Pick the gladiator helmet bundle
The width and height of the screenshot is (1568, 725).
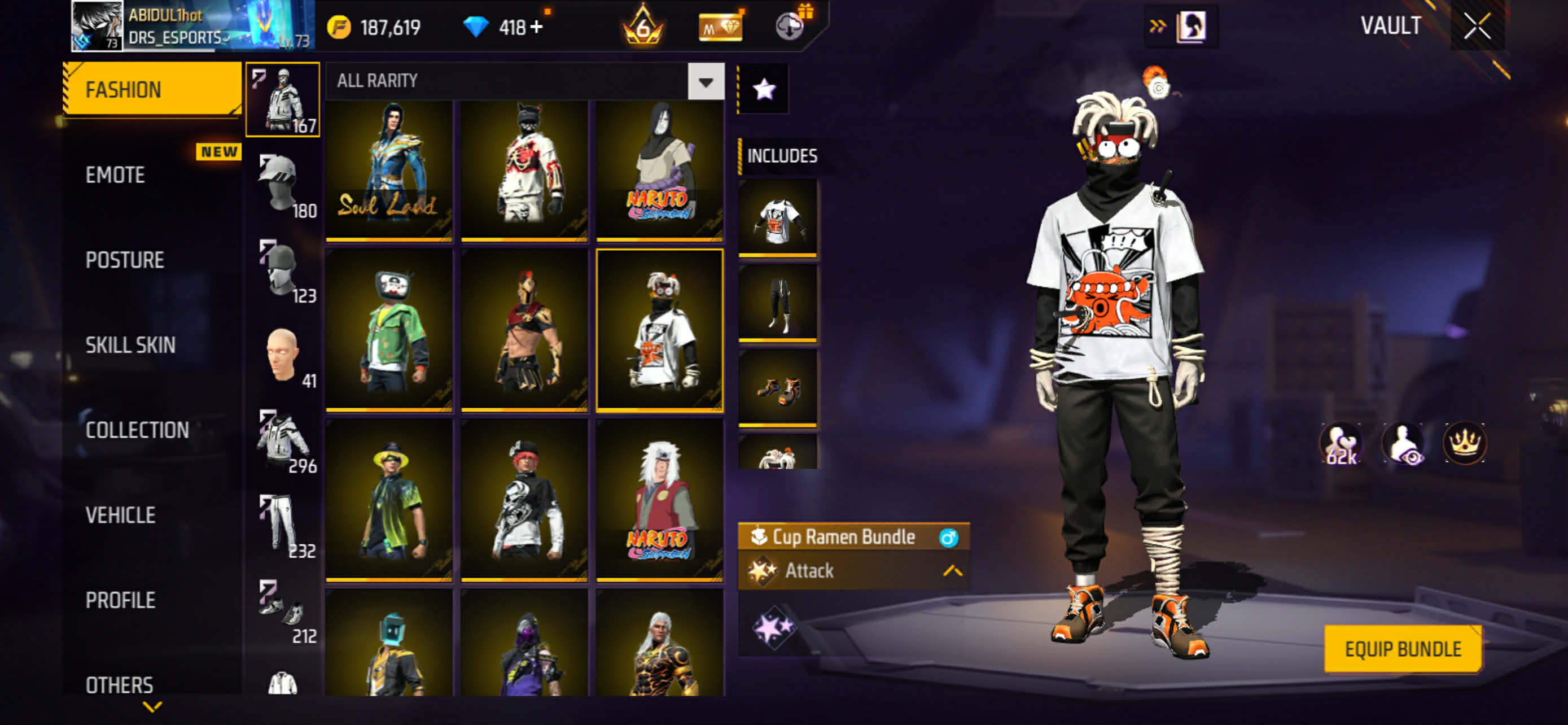(524, 330)
